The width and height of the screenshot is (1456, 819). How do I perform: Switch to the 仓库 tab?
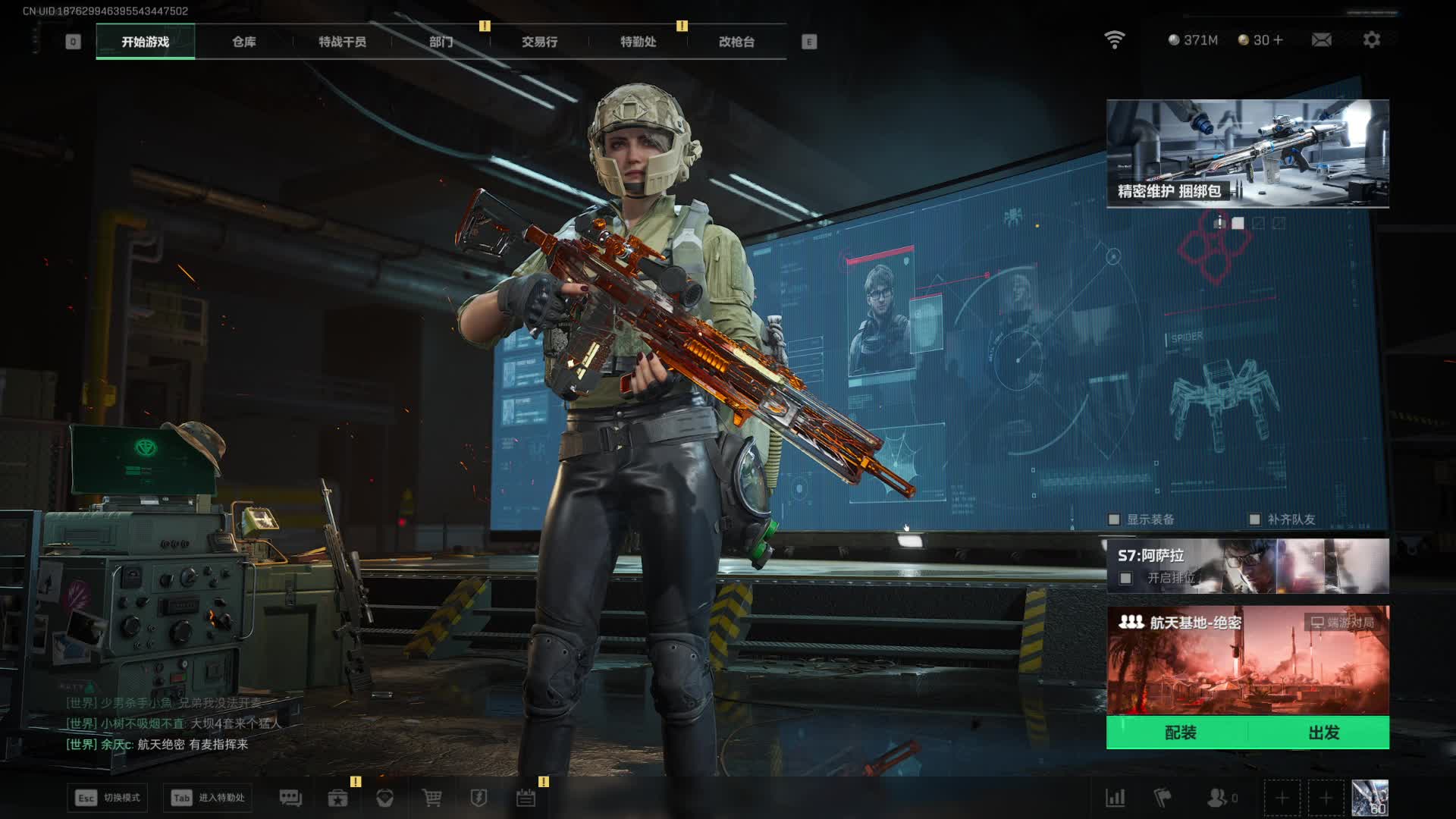coord(243,42)
